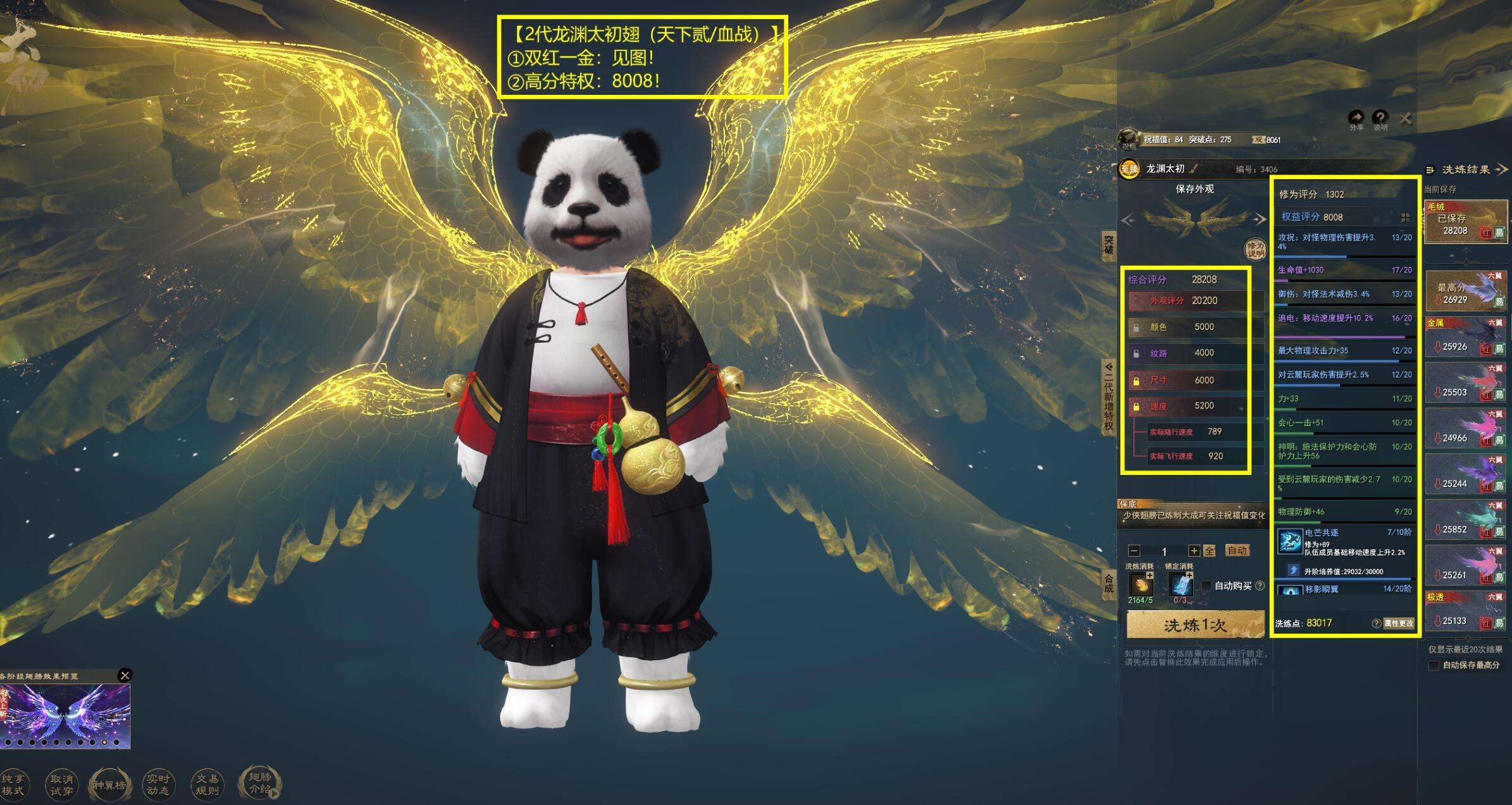Show the next wing appearance arrow
Viewport: 1512px width, 805px height.
pyautogui.click(x=1260, y=219)
